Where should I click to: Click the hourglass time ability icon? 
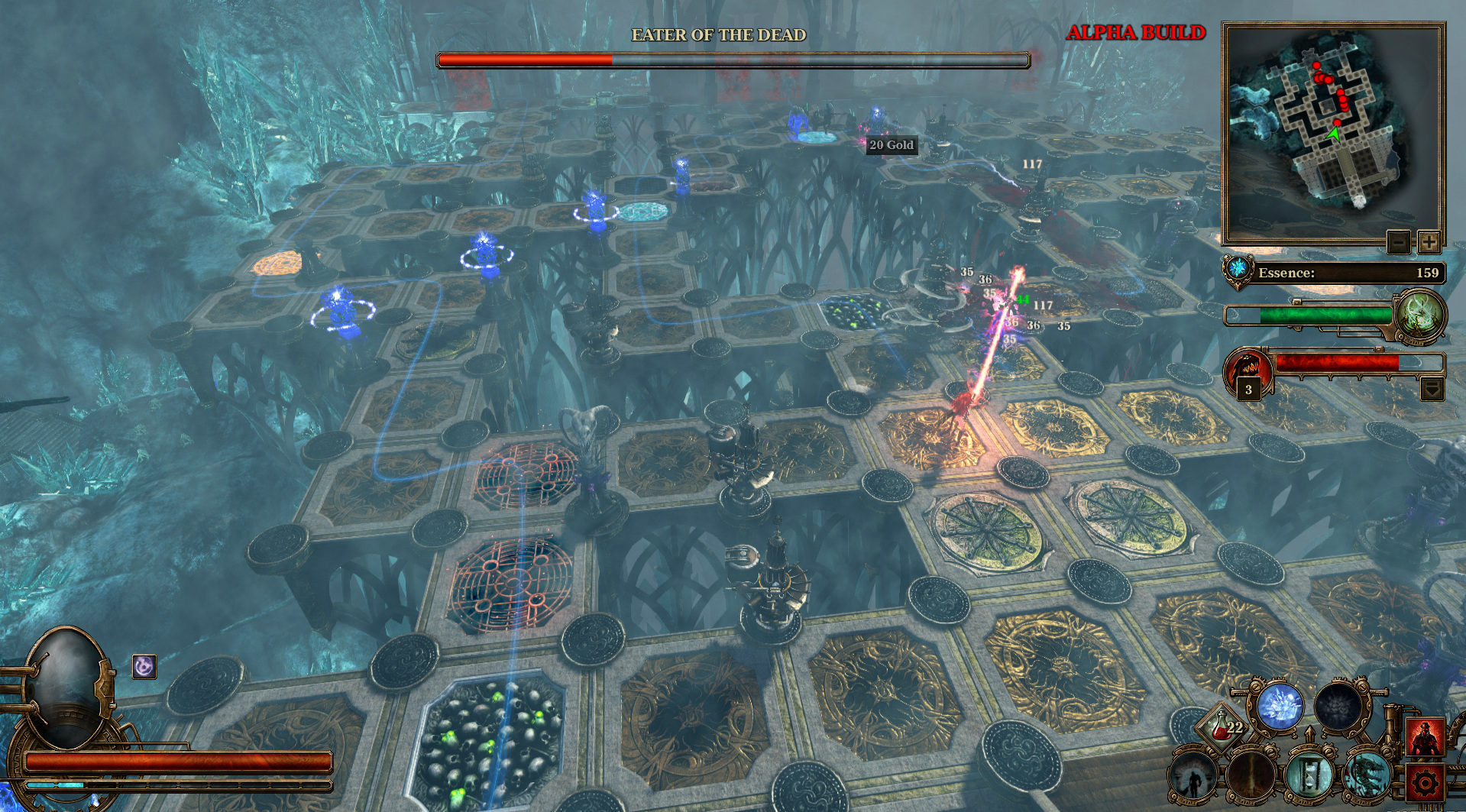[1310, 777]
